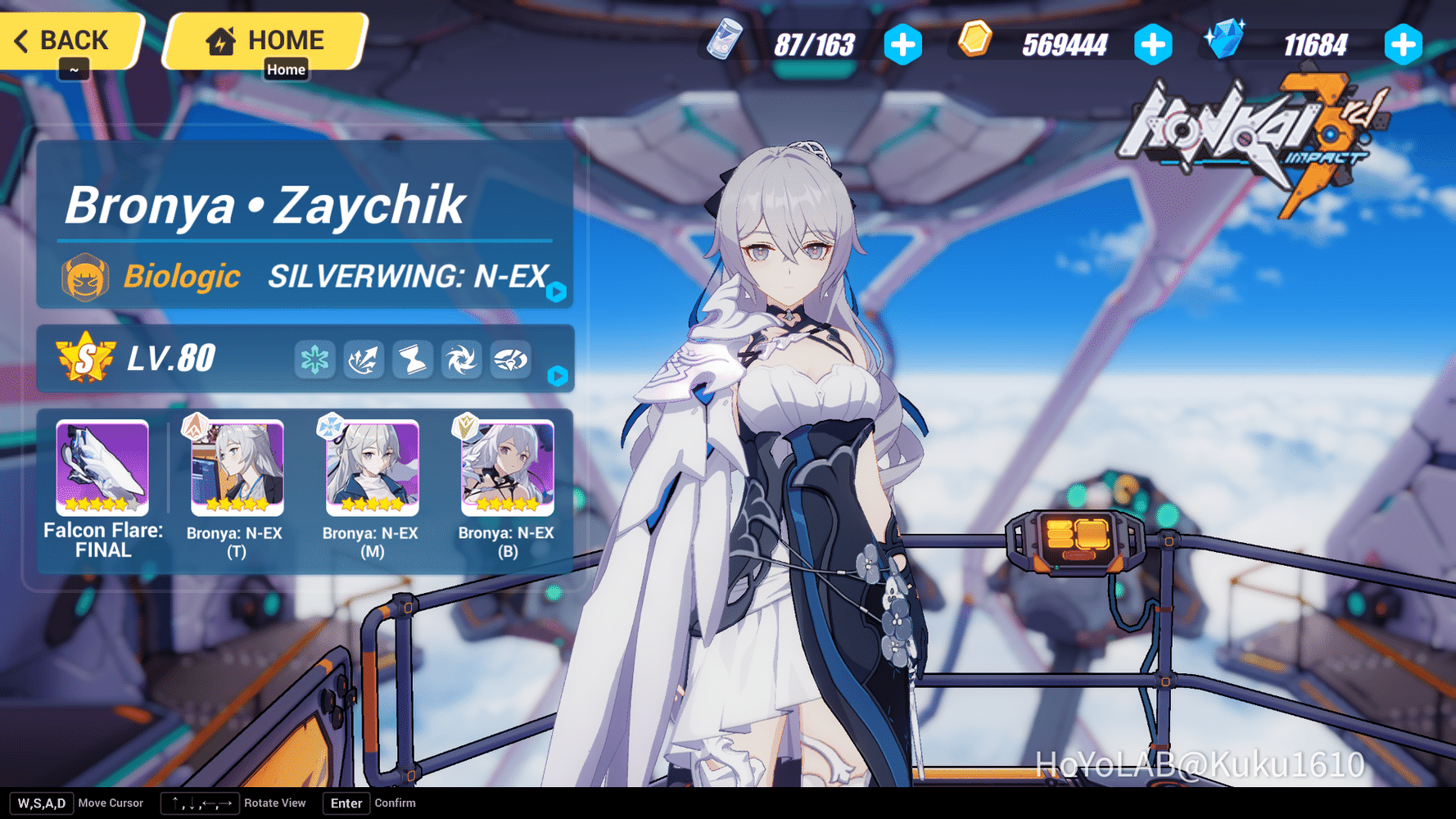
Task: Click the S-rank star emblem icon
Action: click(84, 356)
